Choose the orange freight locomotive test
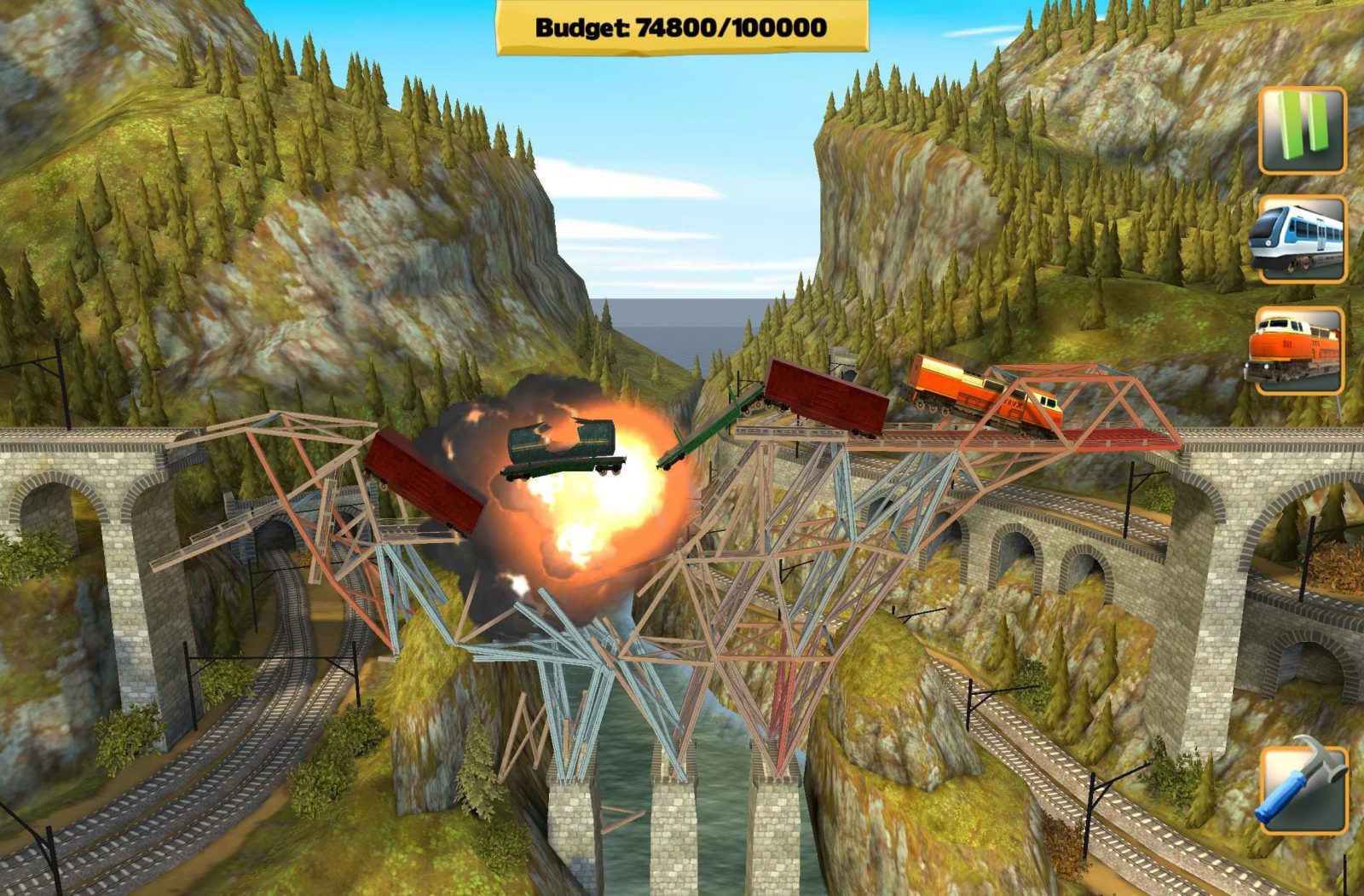Screen dimensions: 1364x896 click(x=1299, y=350)
